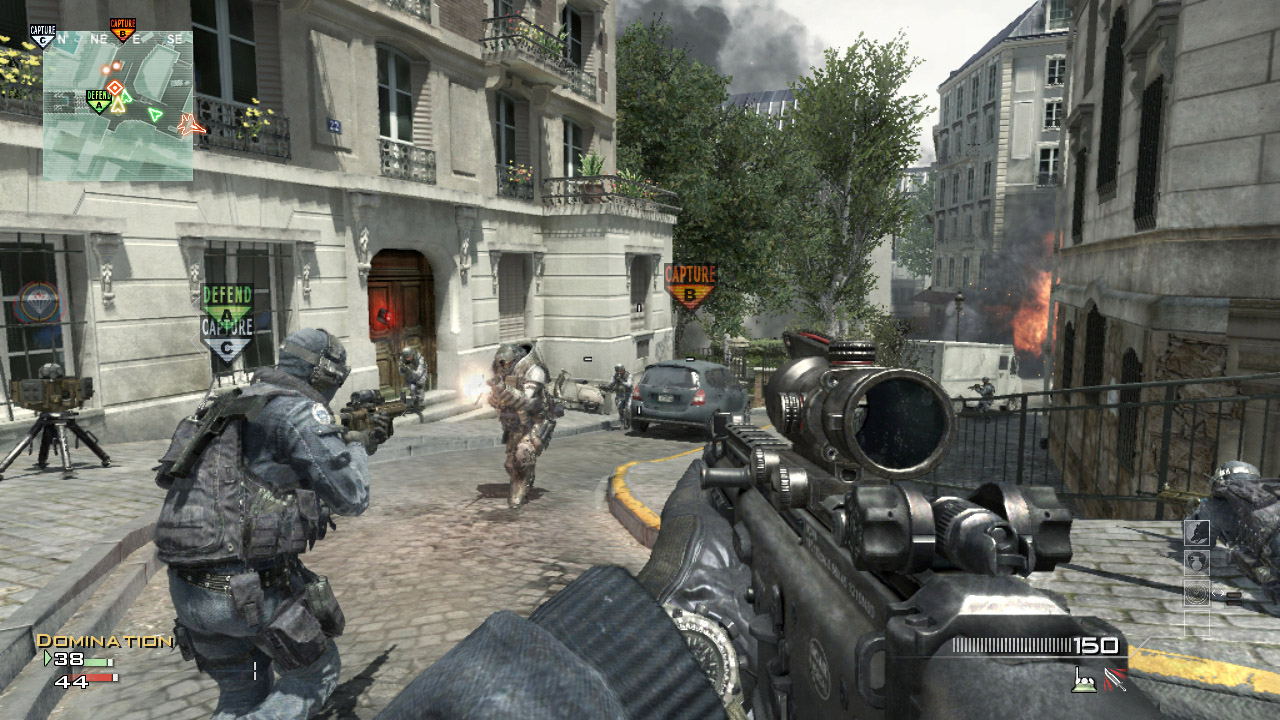Select the grenade killstreak slot icon

pyautogui.click(x=1197, y=563)
